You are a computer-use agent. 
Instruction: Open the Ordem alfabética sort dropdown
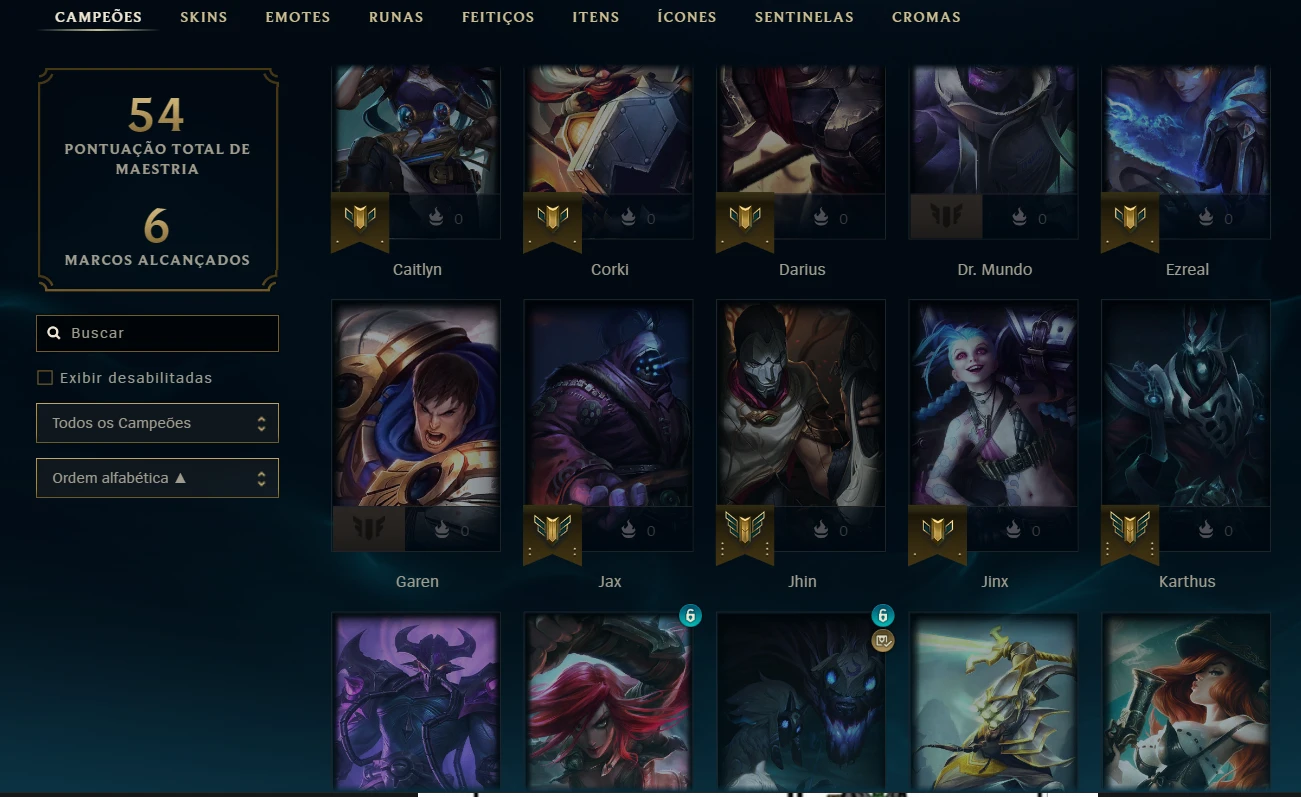coord(157,478)
